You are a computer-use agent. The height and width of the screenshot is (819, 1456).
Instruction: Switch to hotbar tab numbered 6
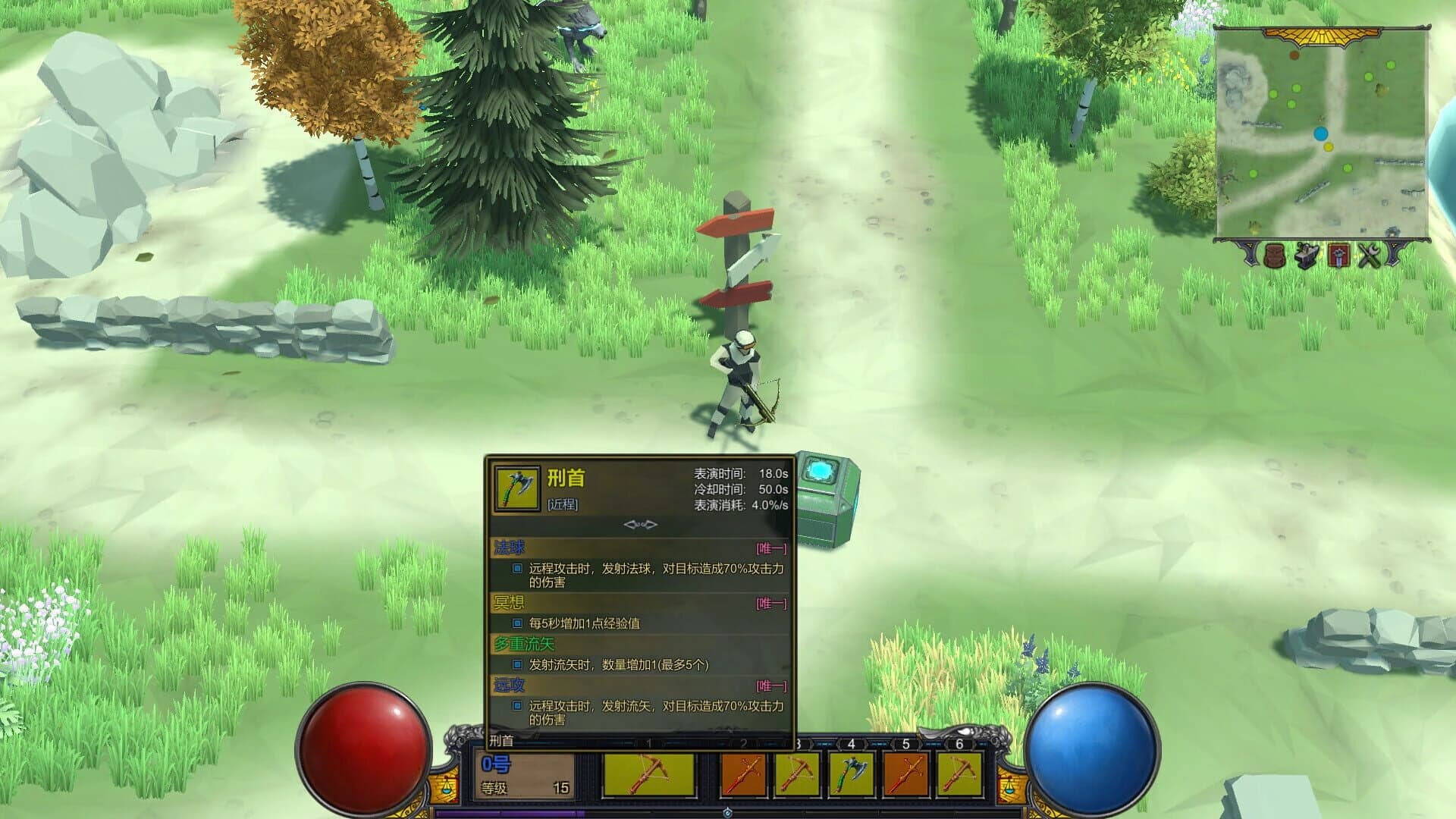pos(959,742)
